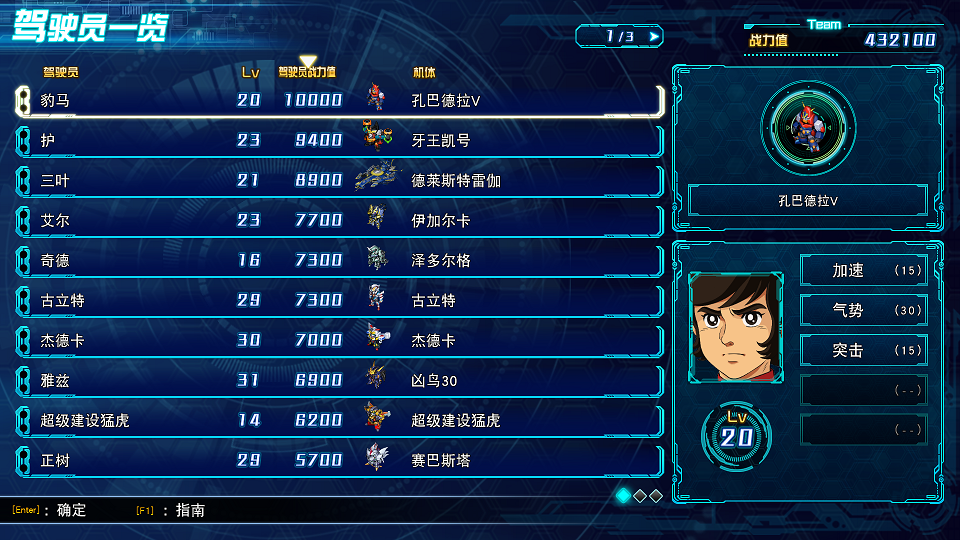The width and height of the screenshot is (960, 540).
Task: Select pilot 豹马 in the list
Action: [340, 100]
